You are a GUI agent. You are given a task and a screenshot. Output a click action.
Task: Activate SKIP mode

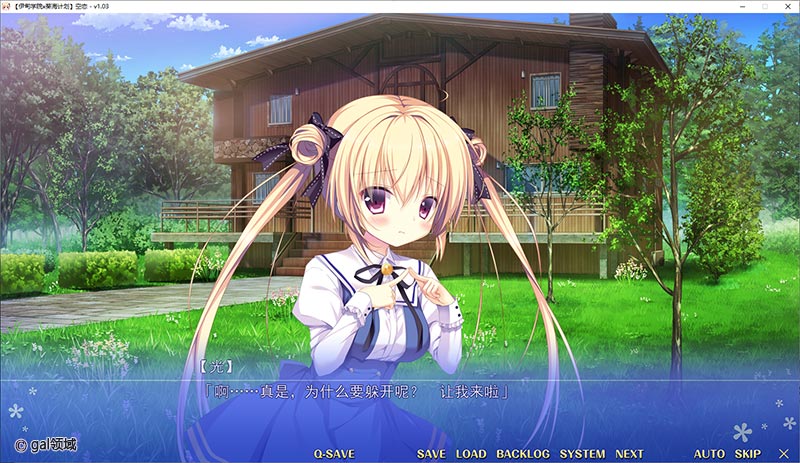pos(748,454)
